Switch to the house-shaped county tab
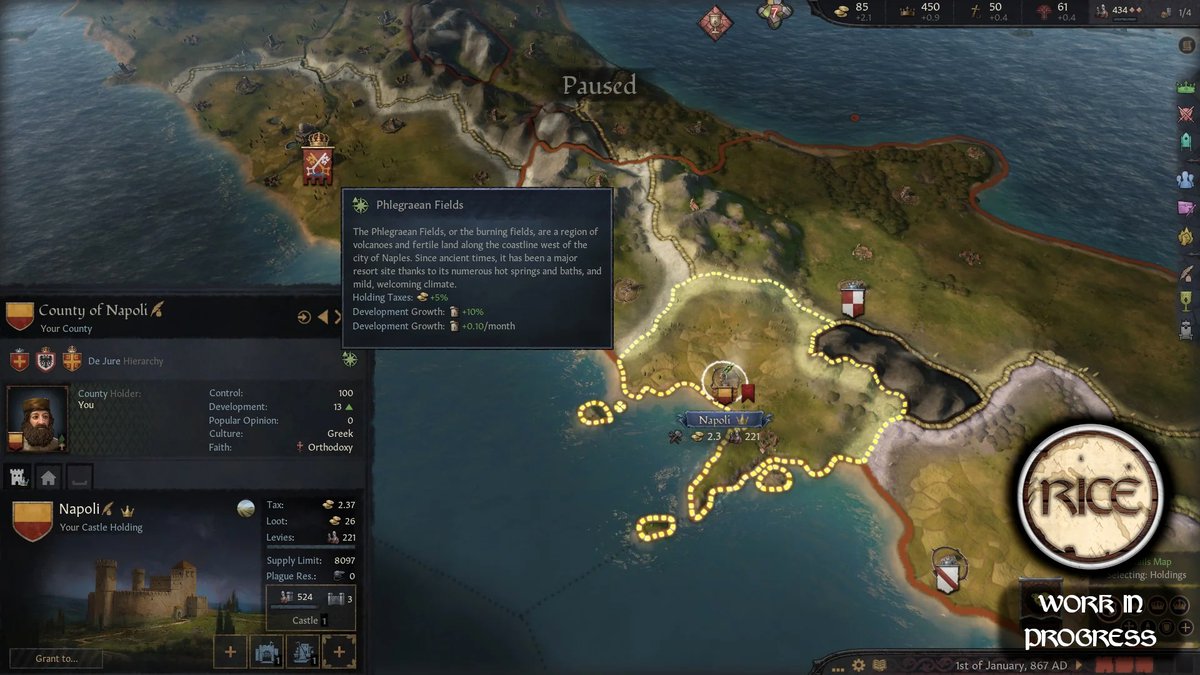The image size is (1200, 675). tap(48, 477)
